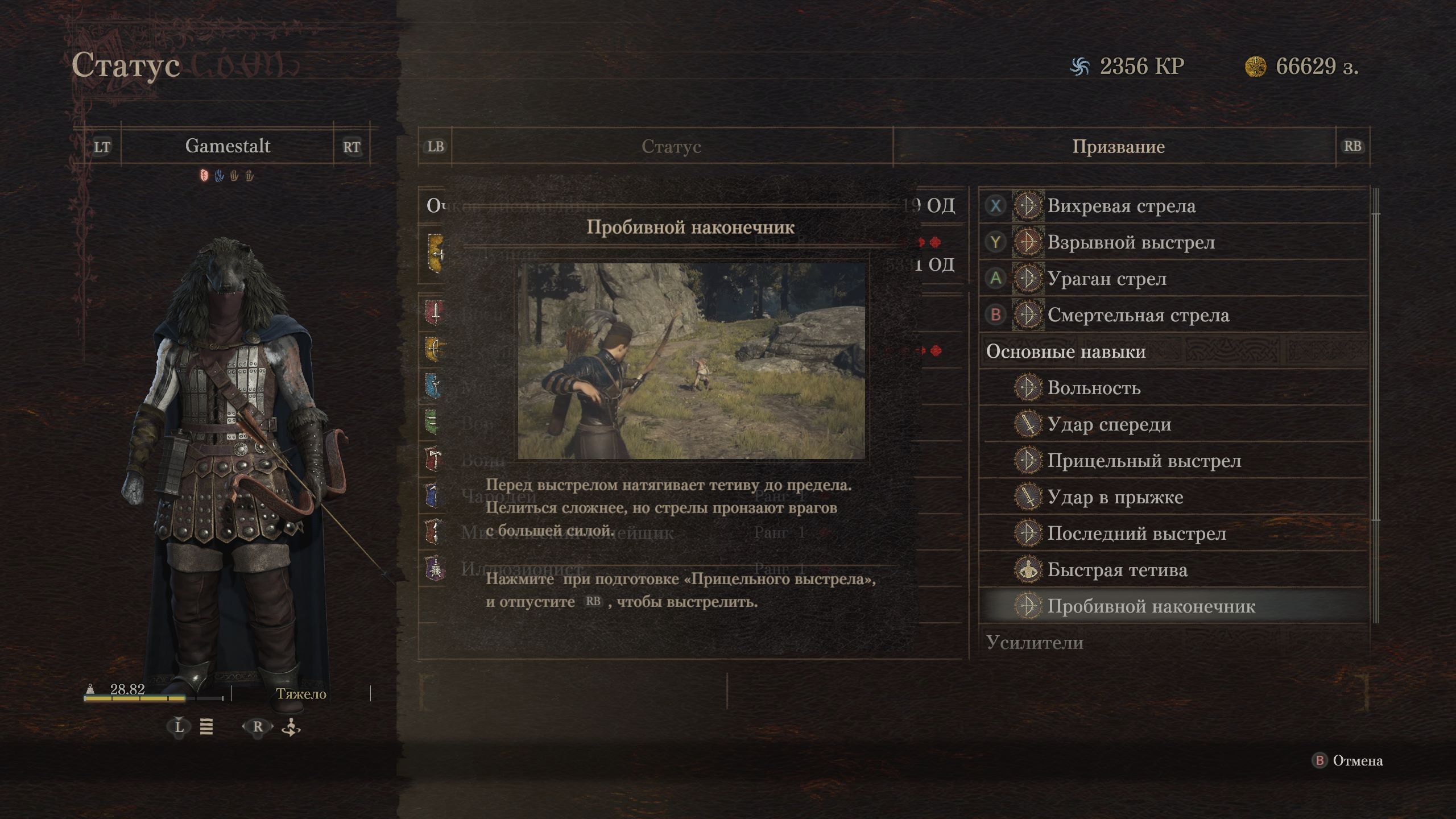Viewport: 1456px width, 819px height.
Task: Choose the Удар в прыжке skill
Action: [1115, 497]
